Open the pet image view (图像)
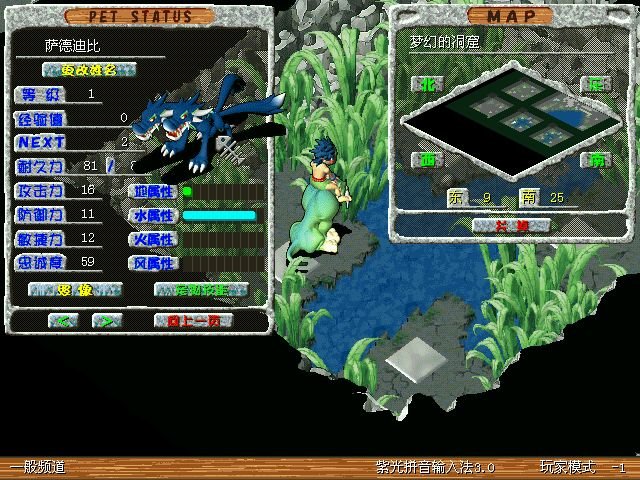Viewport: 640px width, 480px height. point(75,290)
